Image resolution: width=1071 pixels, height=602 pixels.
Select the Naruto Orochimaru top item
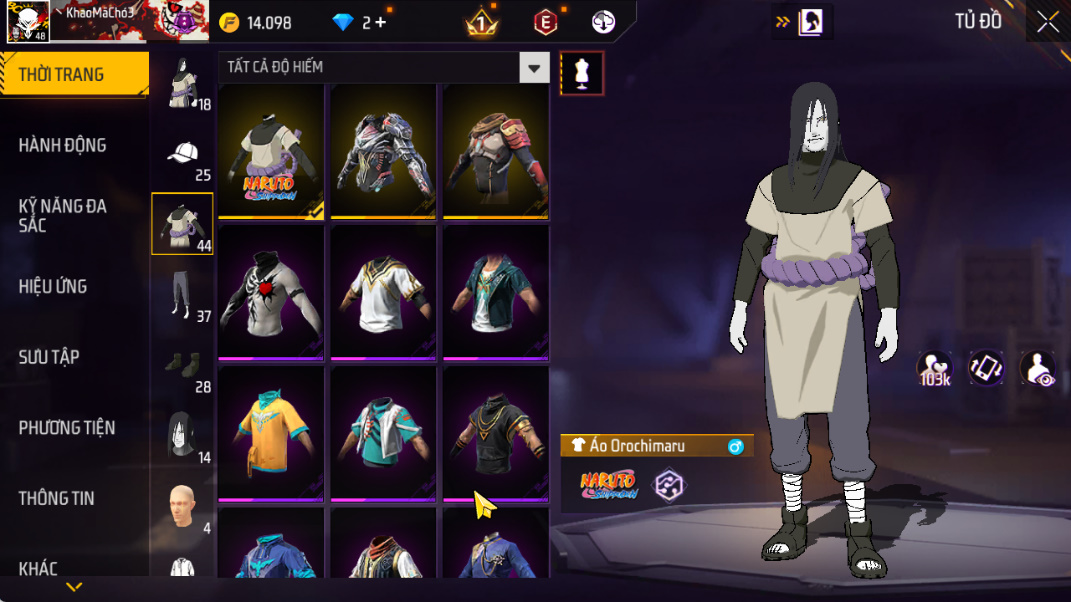coord(271,151)
